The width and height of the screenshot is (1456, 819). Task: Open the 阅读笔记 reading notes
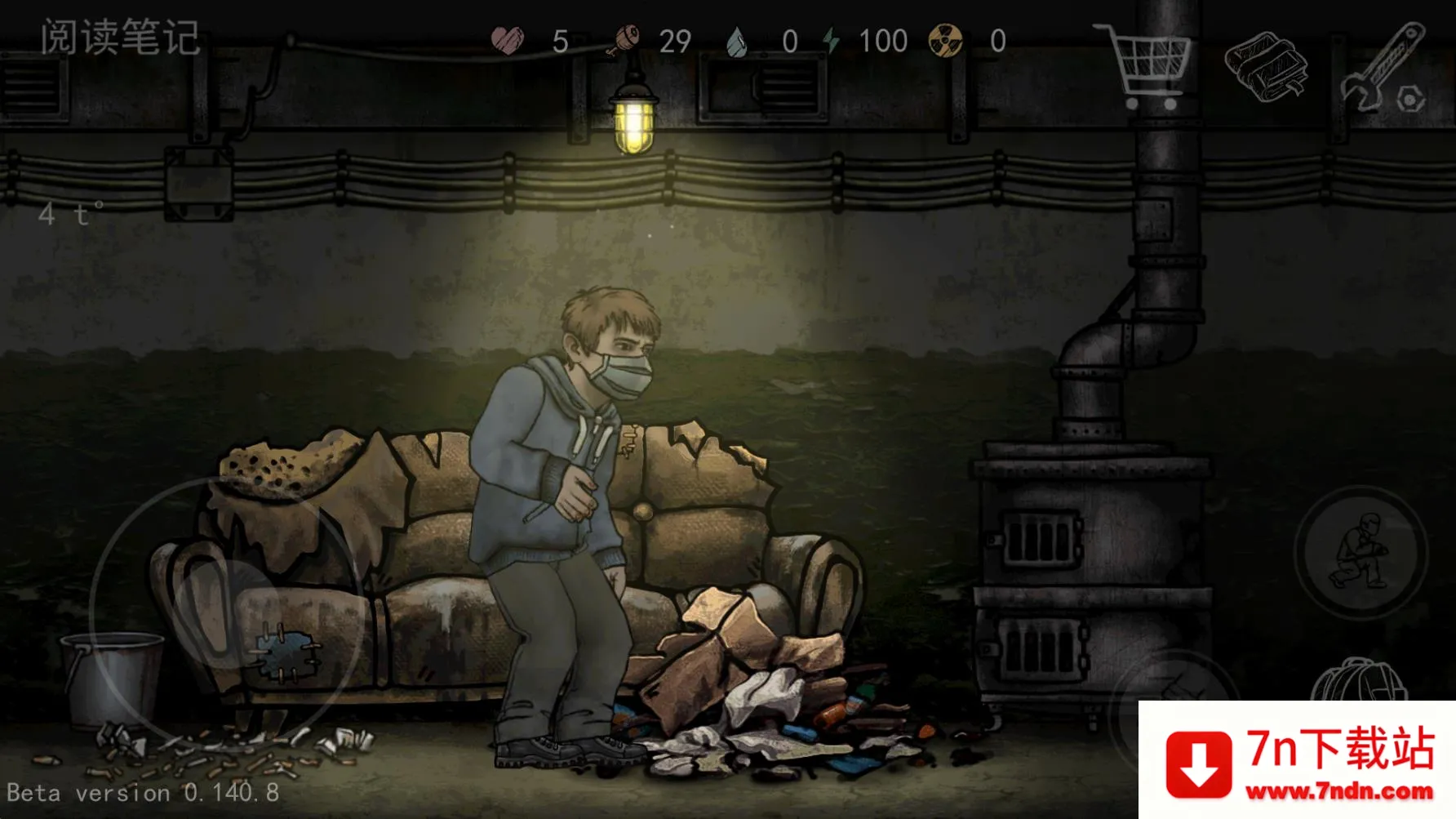pyautogui.click(x=120, y=38)
